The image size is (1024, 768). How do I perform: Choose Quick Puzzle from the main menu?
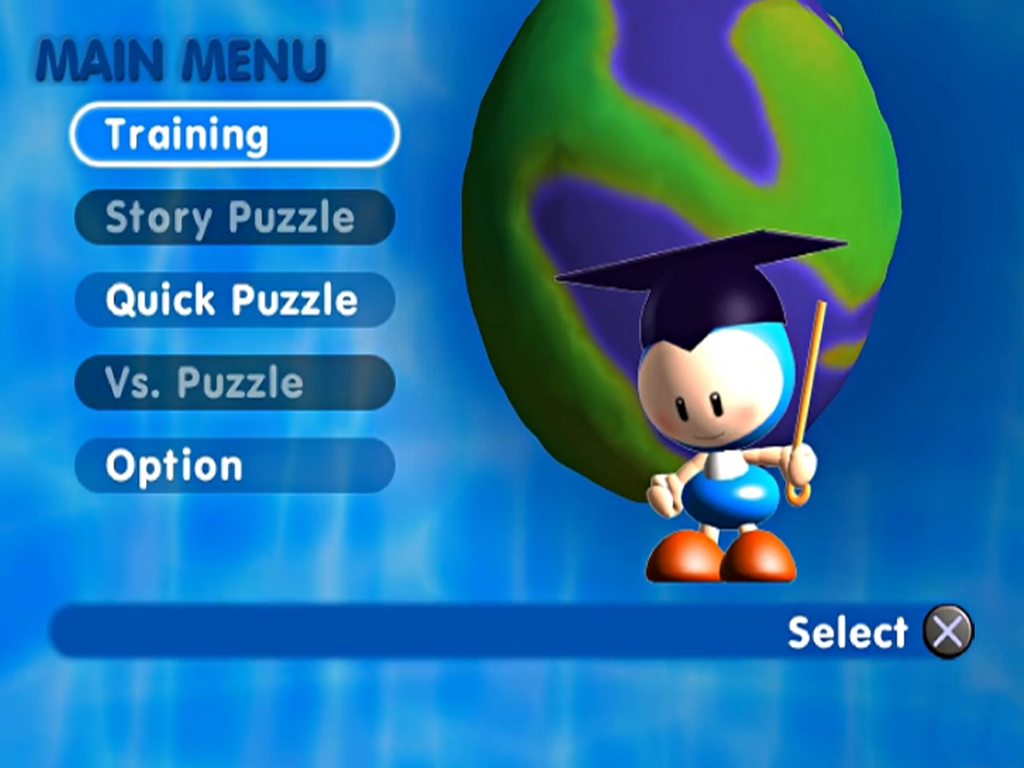coord(234,299)
